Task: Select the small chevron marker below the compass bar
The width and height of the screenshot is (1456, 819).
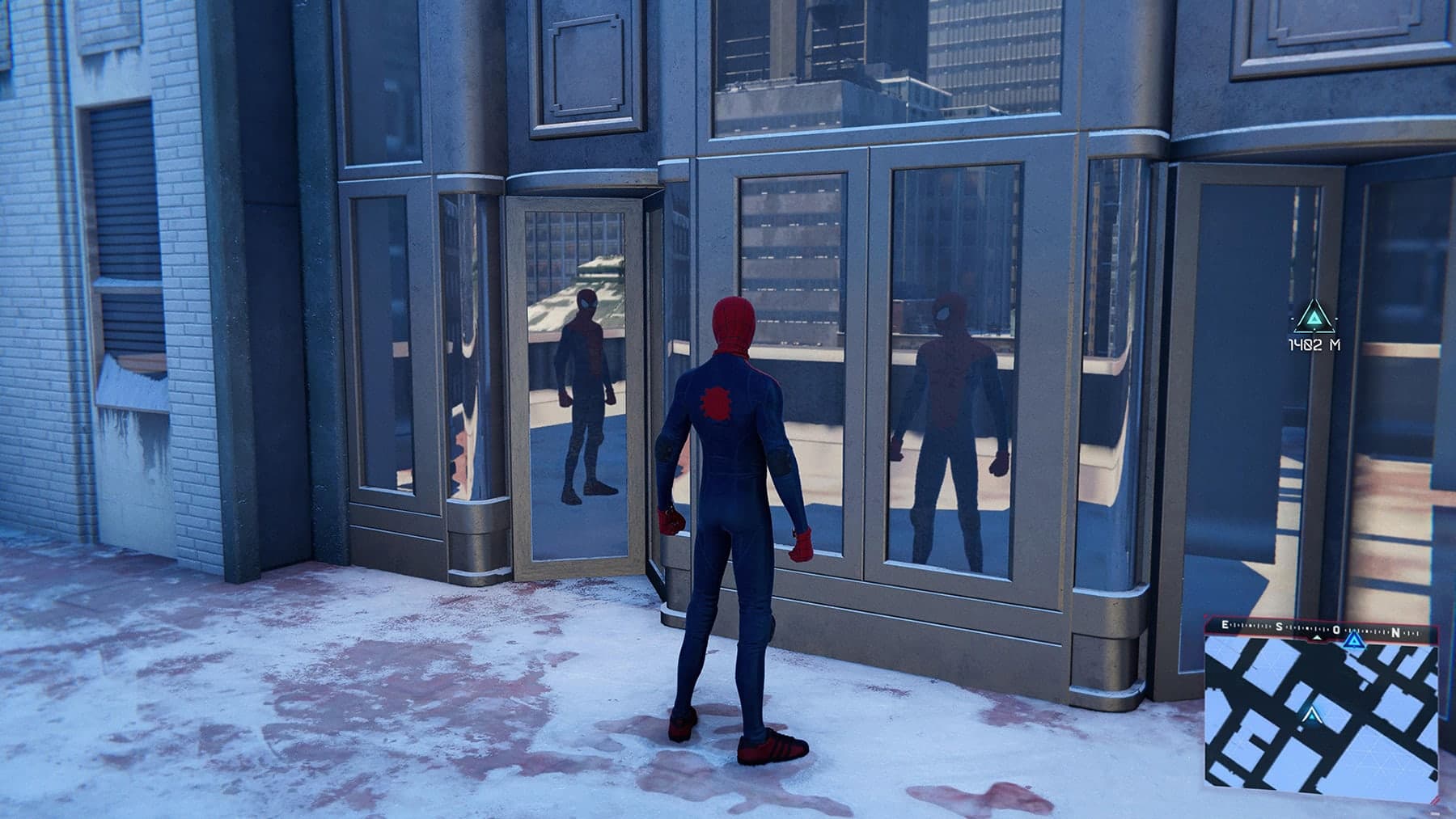Action: tap(1317, 637)
